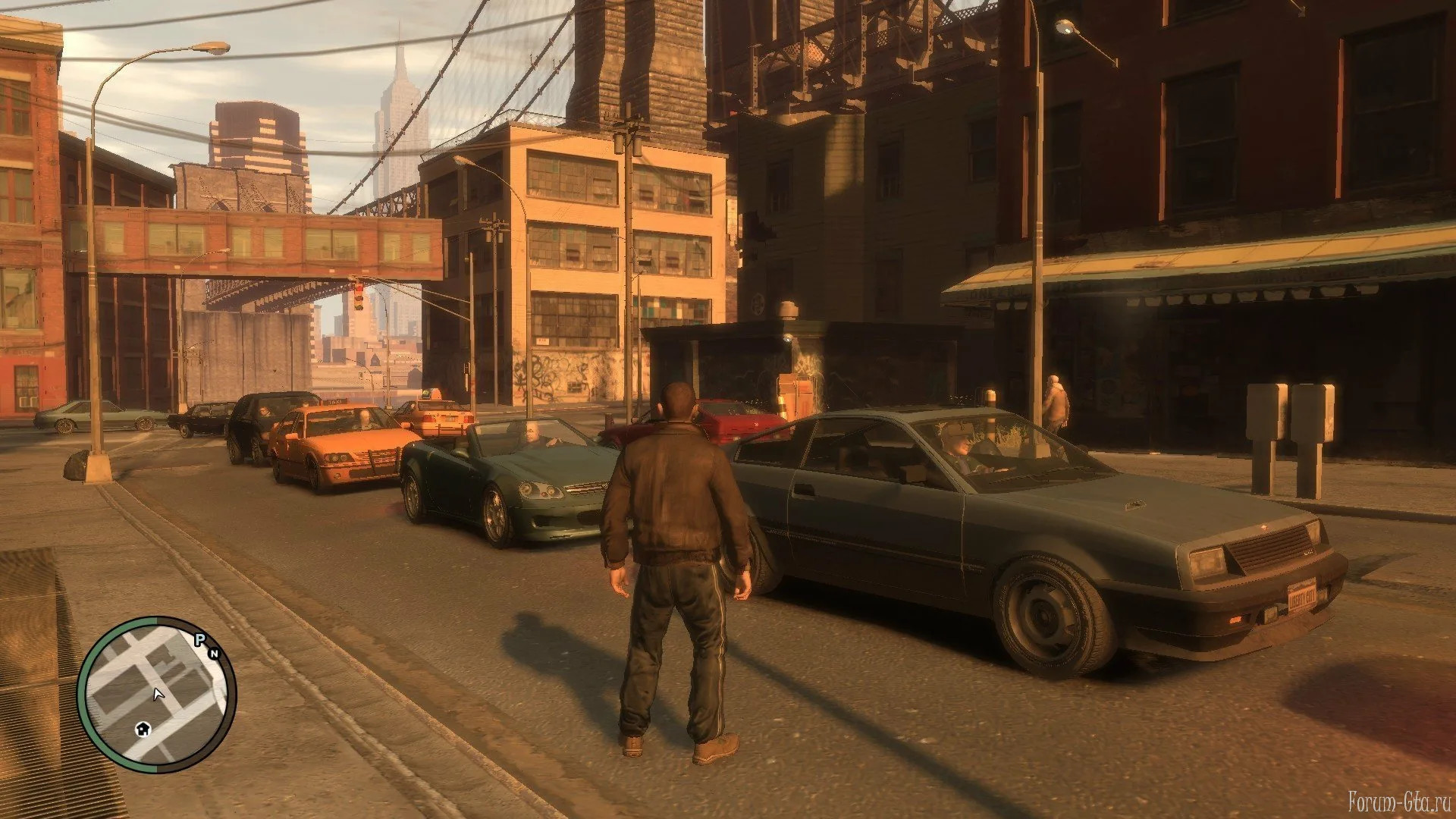The width and height of the screenshot is (1456, 819).
Task: Open the Forum-Gta.ru watermark link
Action: [x=1398, y=800]
